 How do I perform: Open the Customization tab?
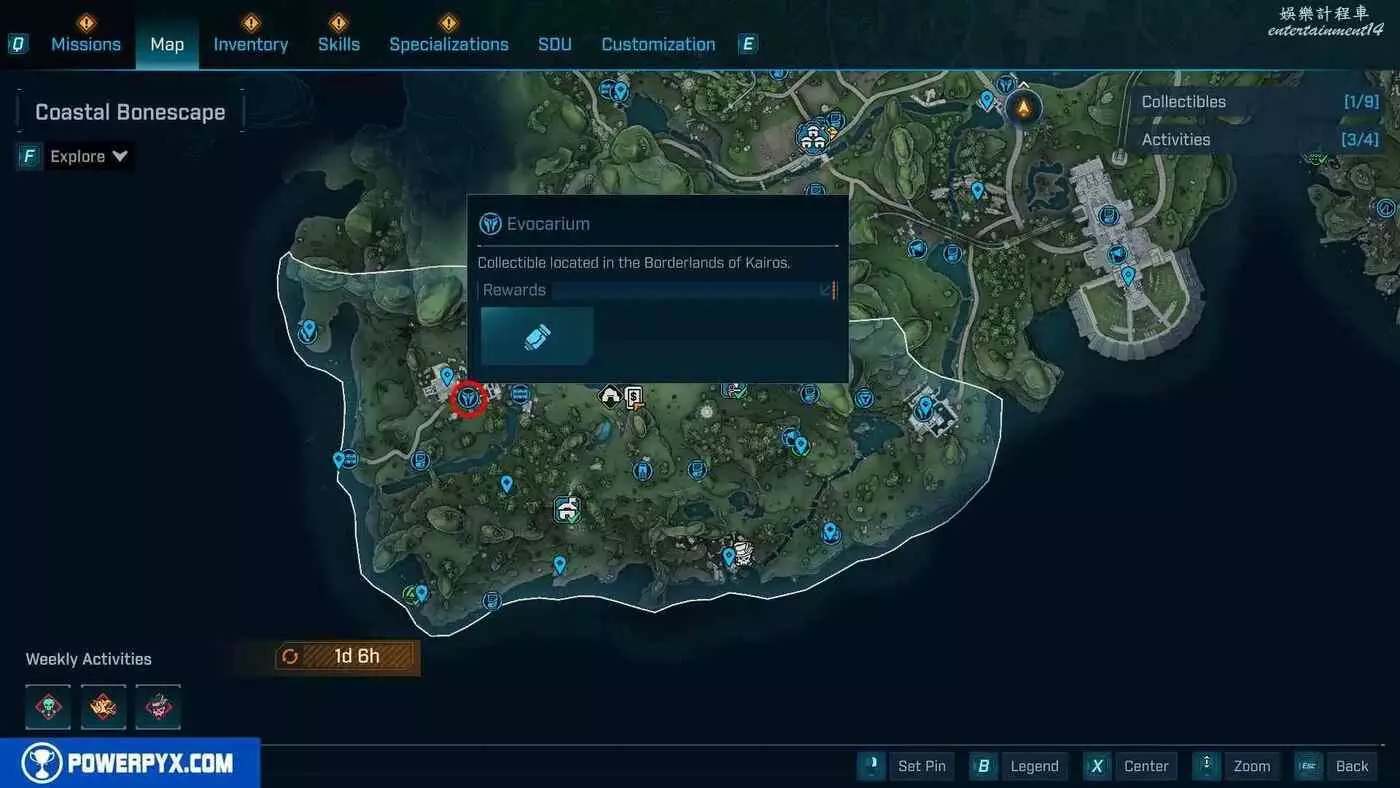coord(658,44)
